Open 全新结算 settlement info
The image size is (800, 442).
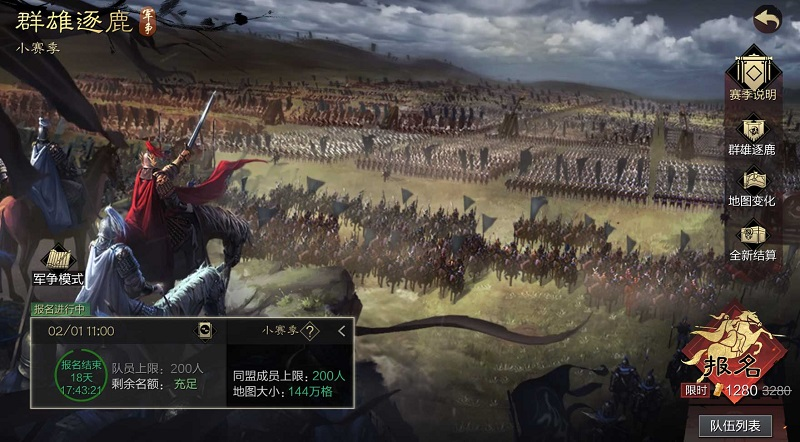point(751,238)
